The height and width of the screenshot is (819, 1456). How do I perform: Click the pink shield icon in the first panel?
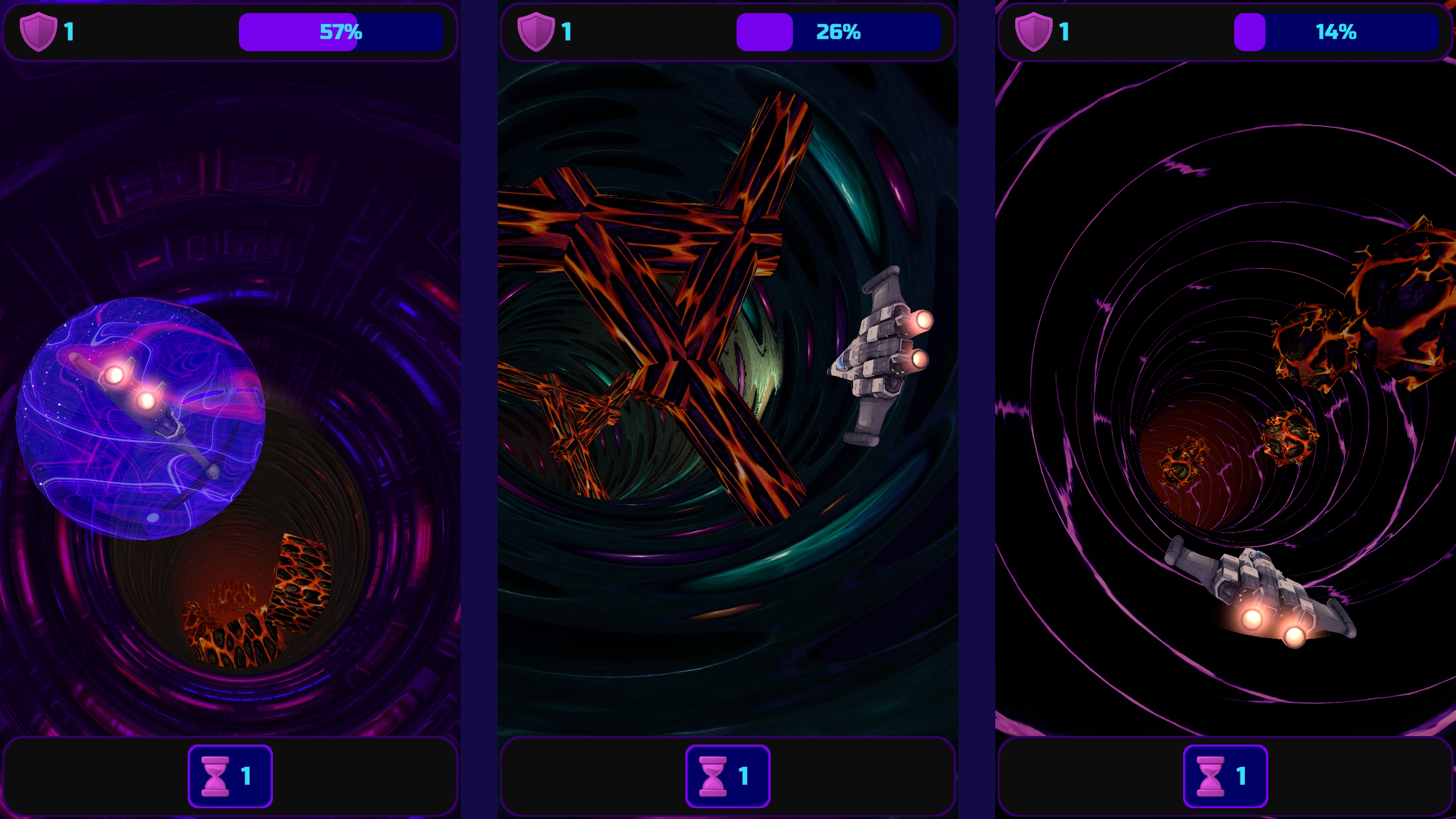[39, 32]
